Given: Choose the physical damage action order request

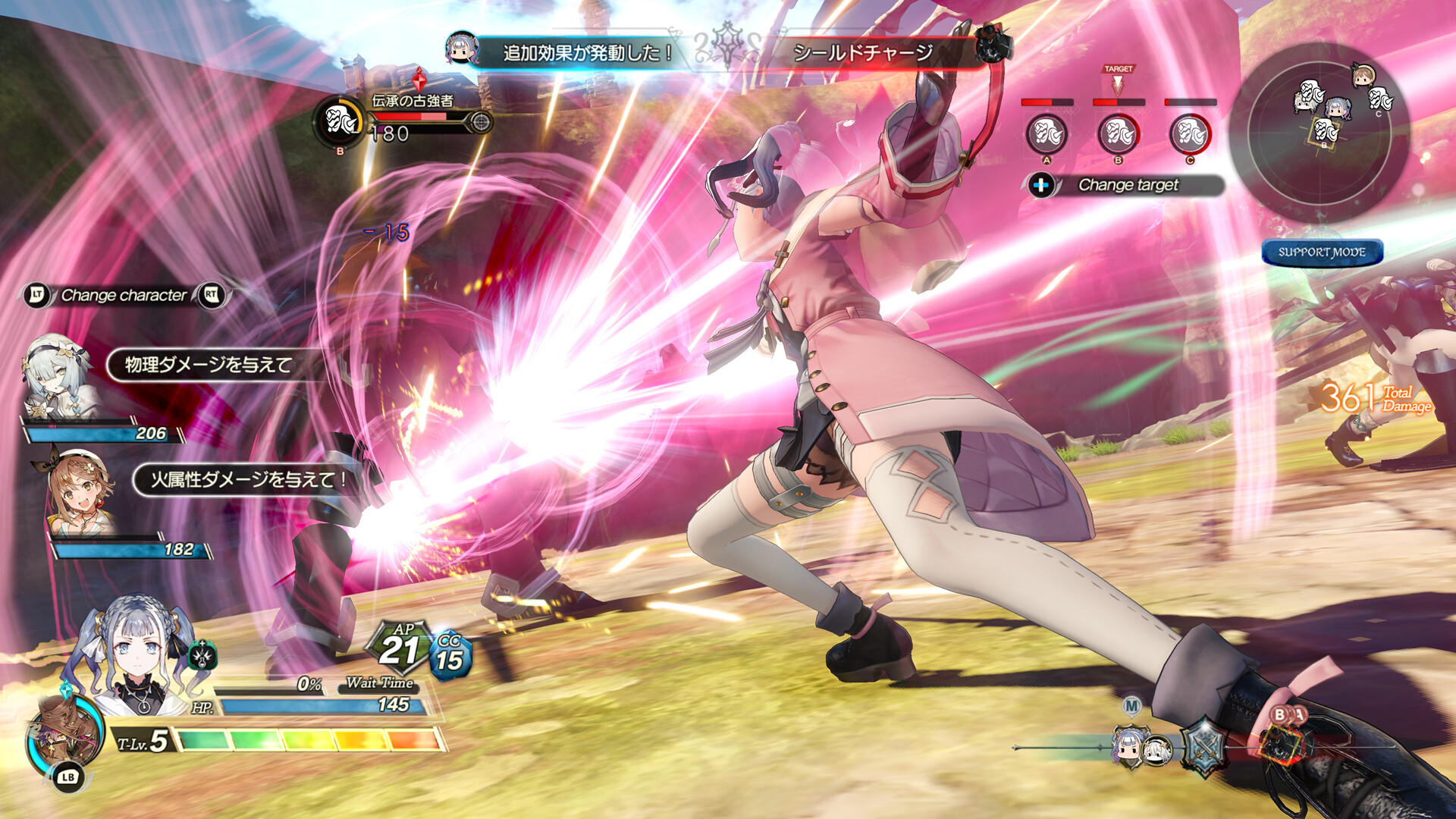Looking at the screenshot, I should [x=209, y=365].
